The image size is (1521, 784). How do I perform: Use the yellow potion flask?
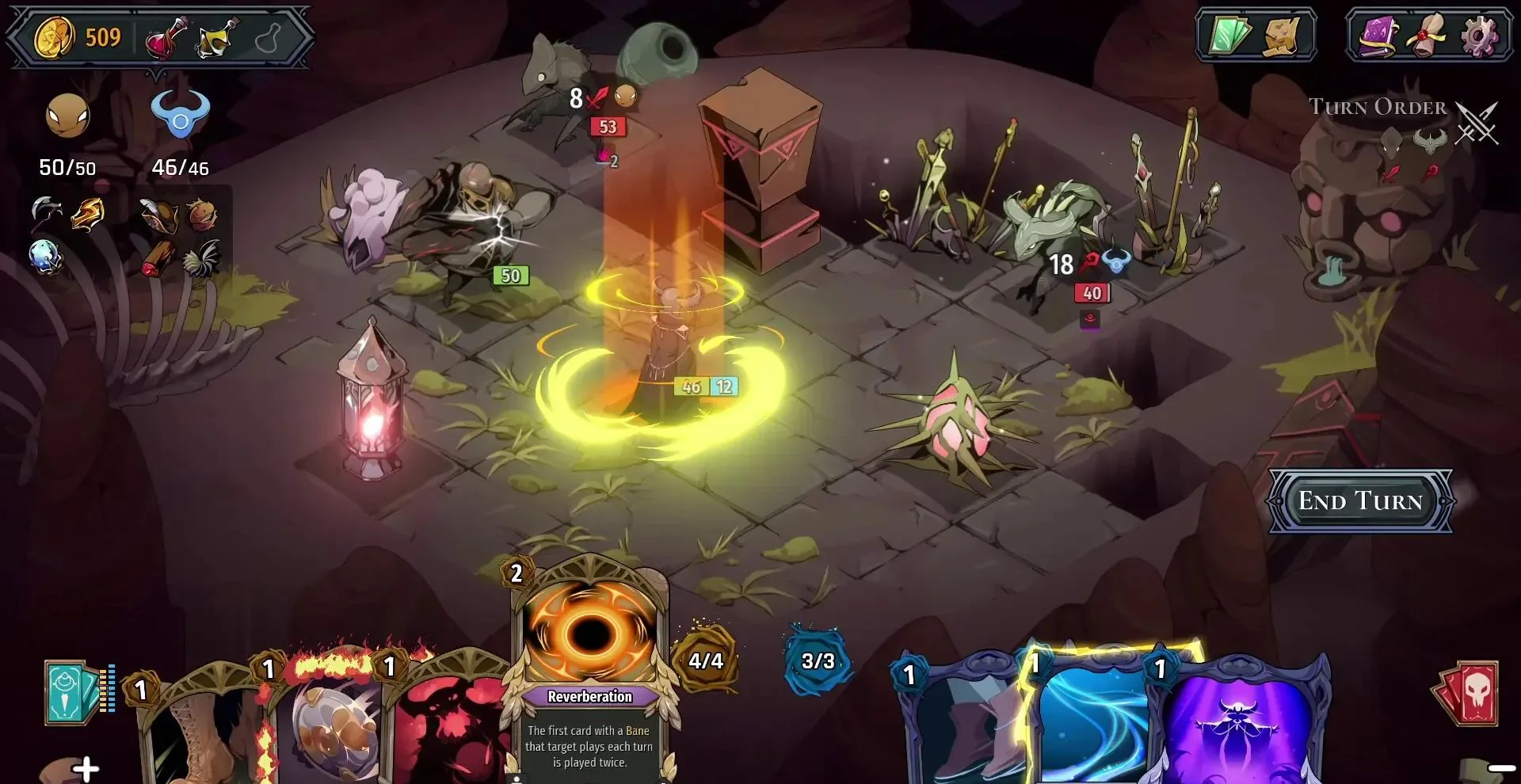coord(217,37)
